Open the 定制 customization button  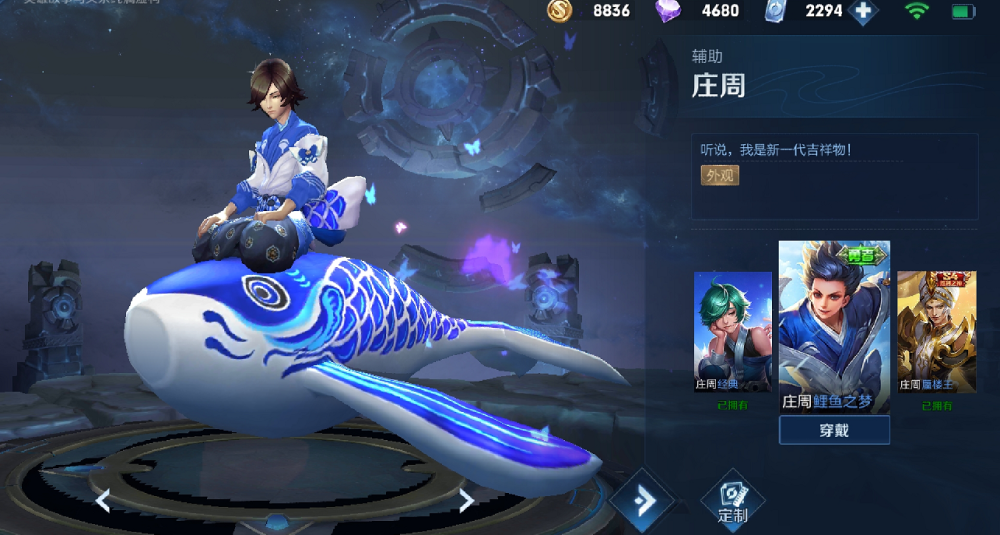[x=733, y=499]
